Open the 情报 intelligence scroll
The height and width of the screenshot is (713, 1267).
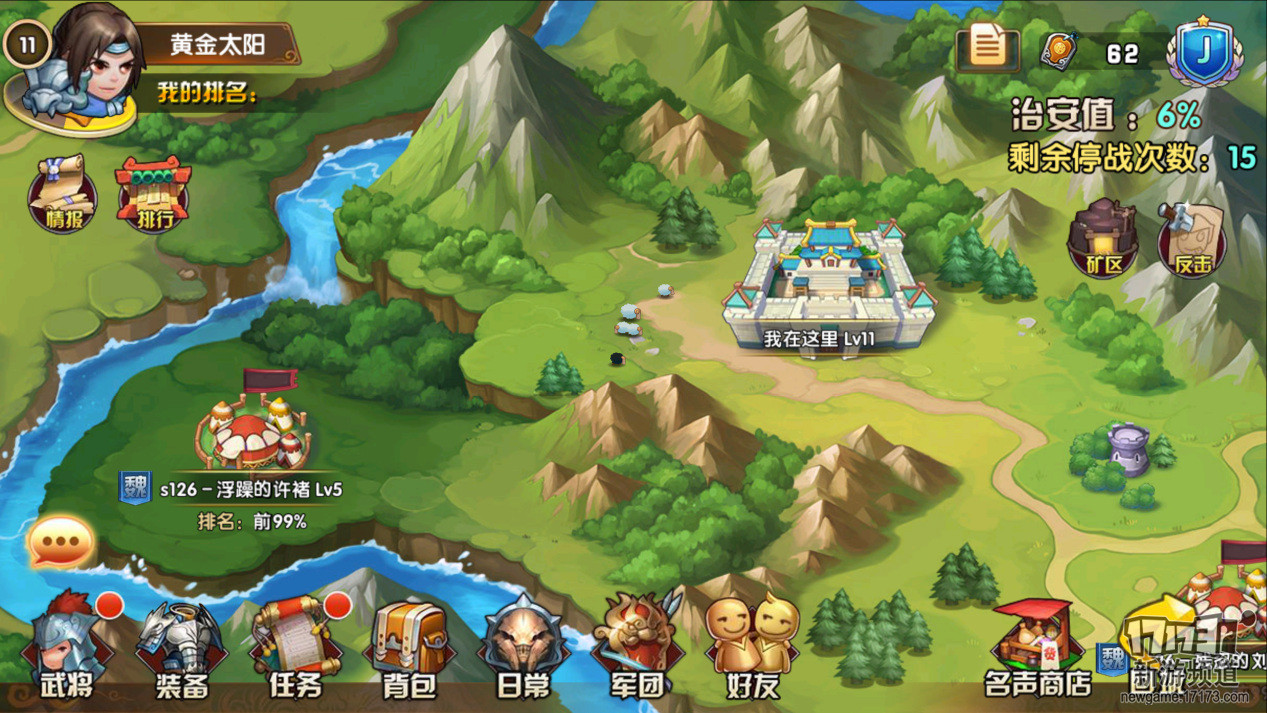63,194
